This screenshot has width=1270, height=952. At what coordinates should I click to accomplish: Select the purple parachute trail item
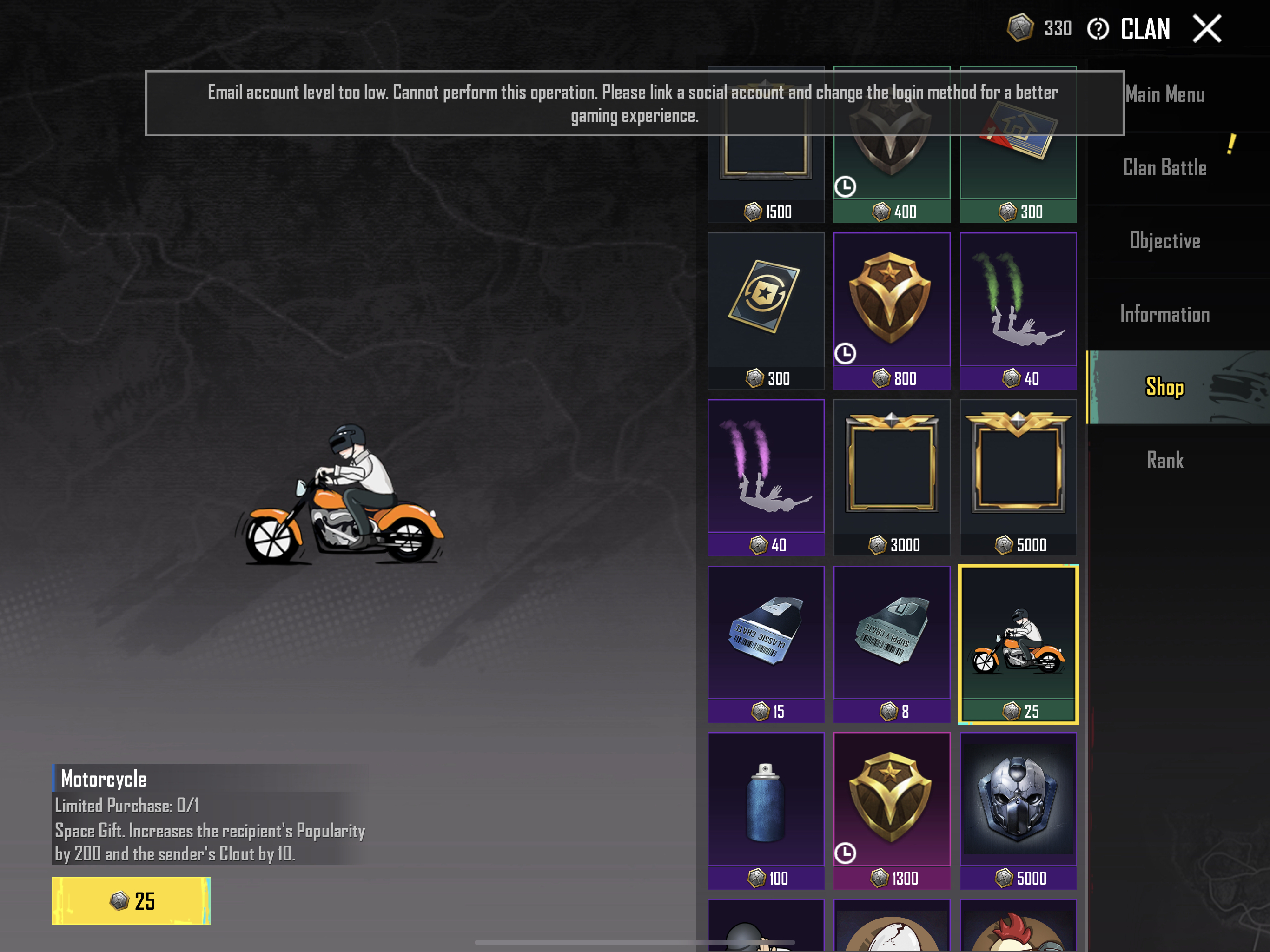tap(765, 477)
